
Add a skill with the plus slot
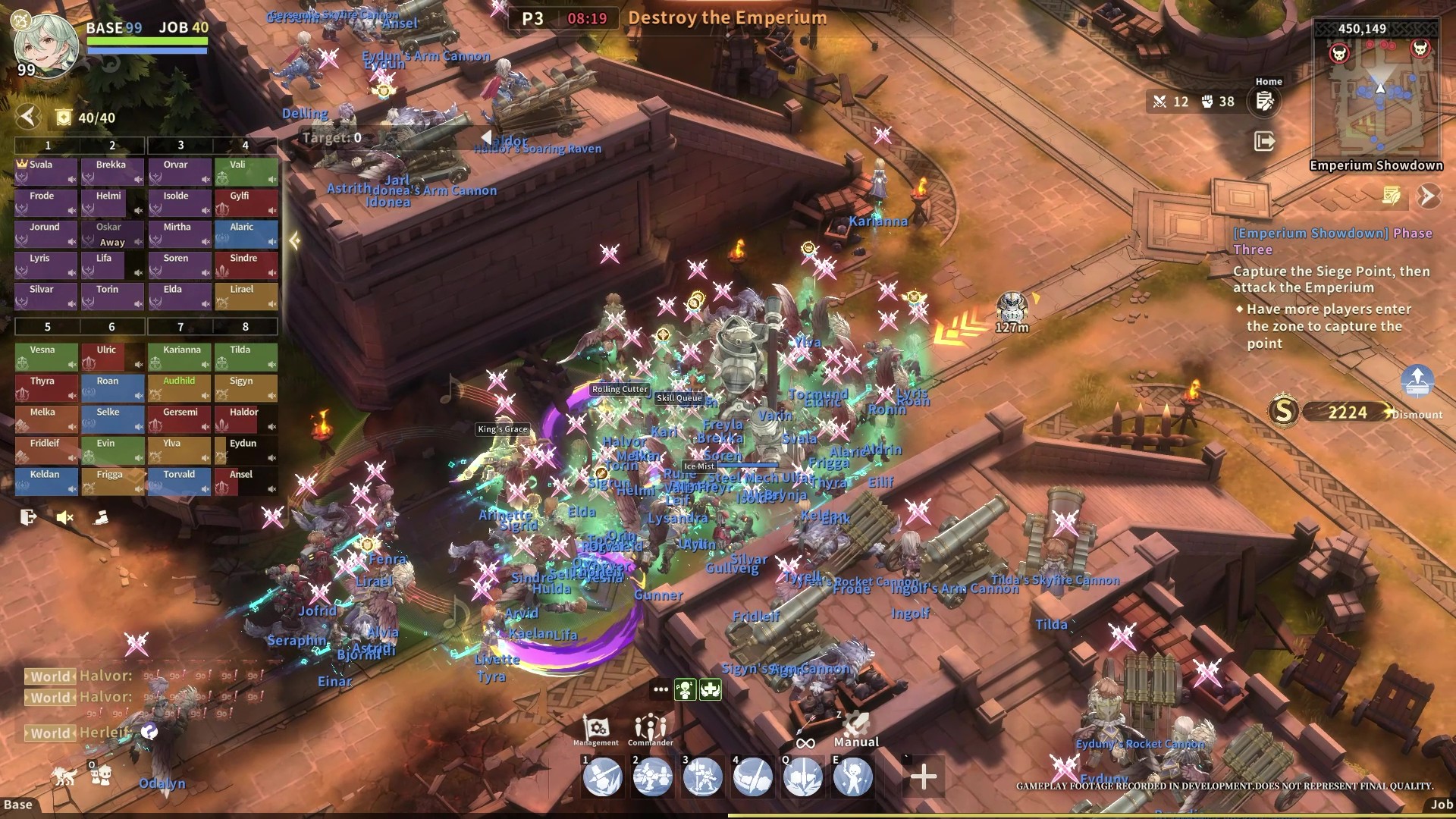pyautogui.click(x=923, y=777)
